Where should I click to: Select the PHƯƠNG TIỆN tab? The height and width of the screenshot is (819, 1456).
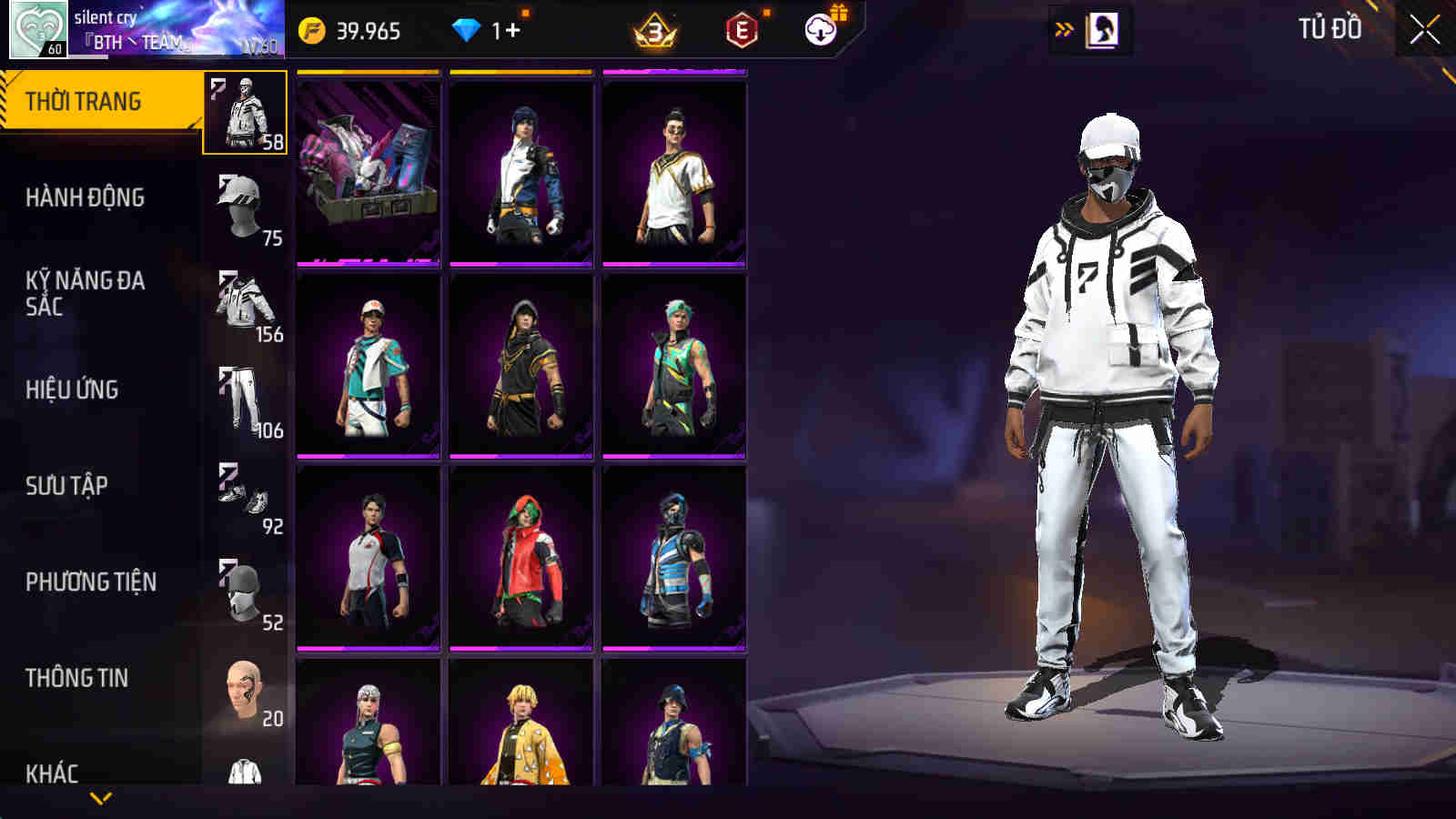pos(94,580)
